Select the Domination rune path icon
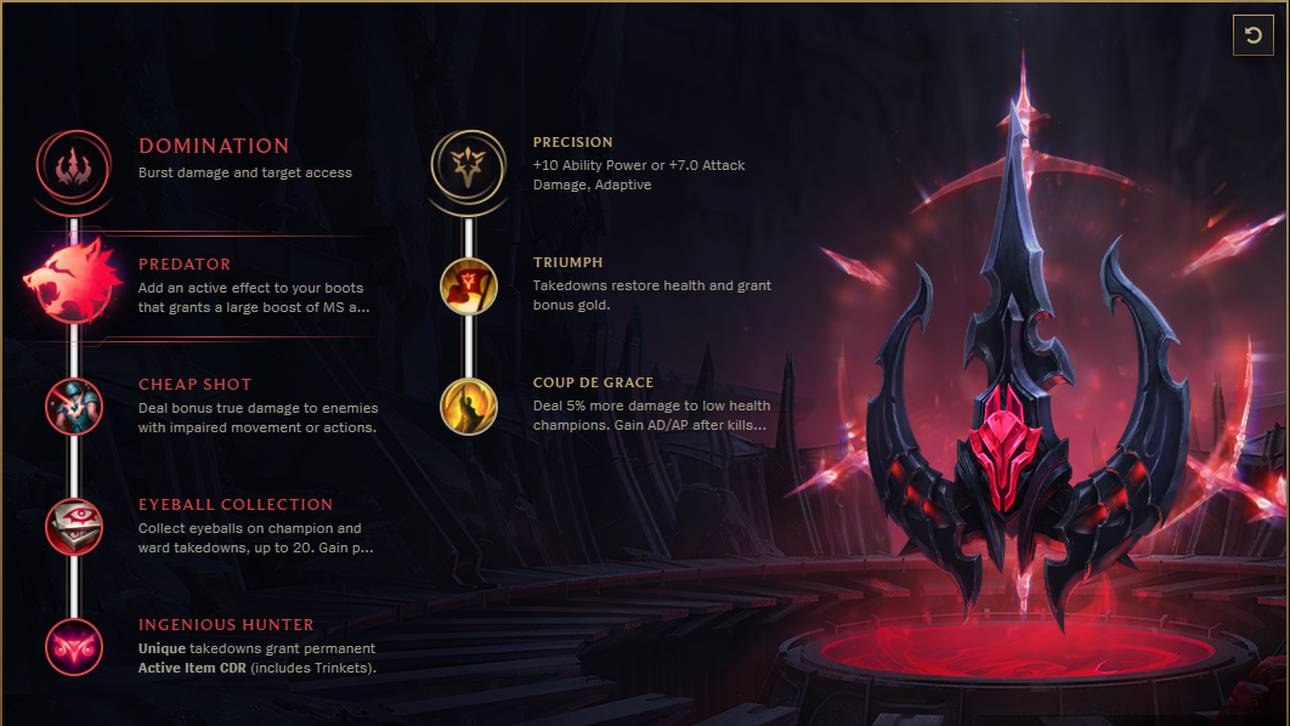The width and height of the screenshot is (1290, 726). point(73,166)
